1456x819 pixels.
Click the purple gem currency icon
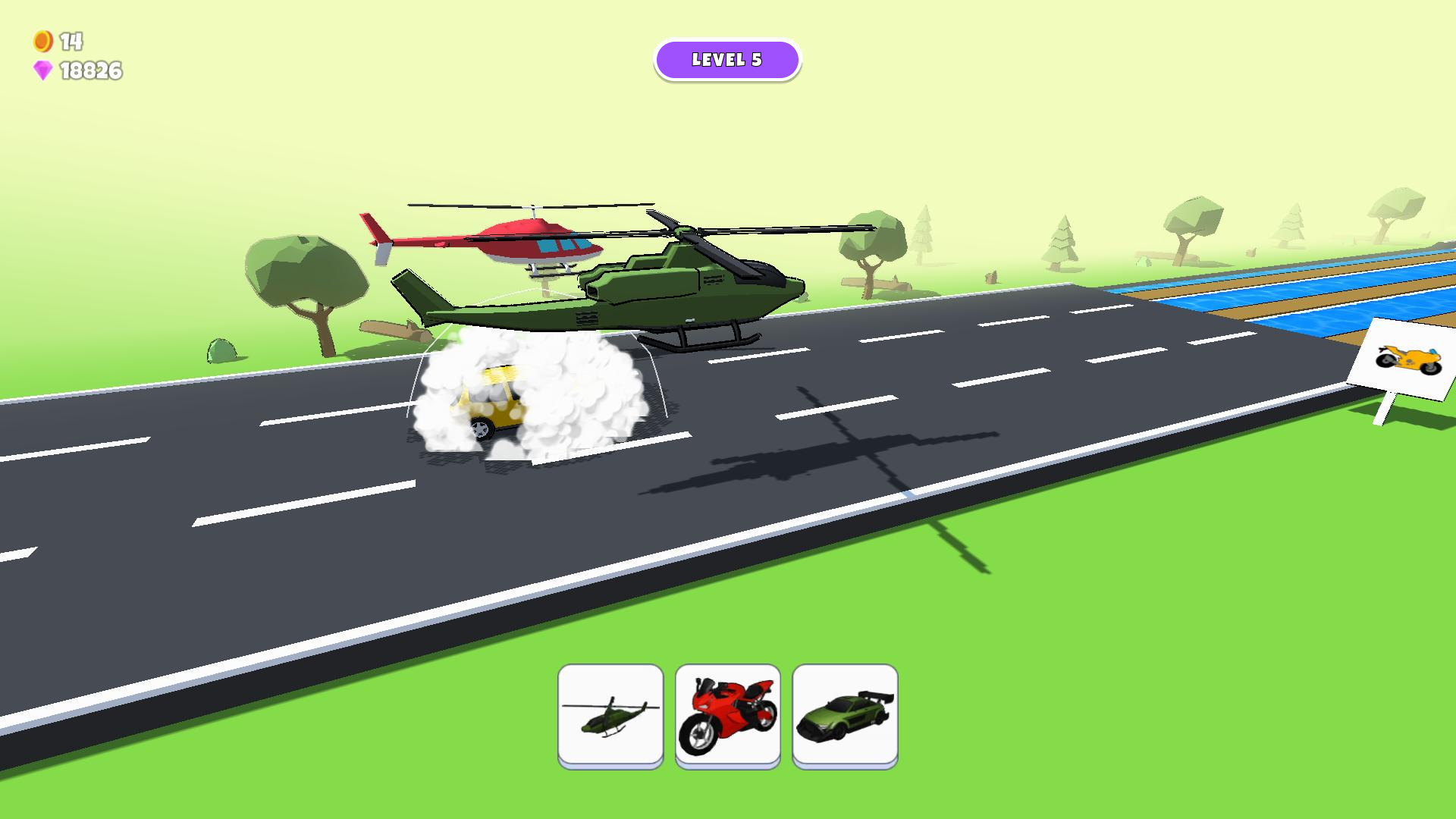click(x=44, y=71)
